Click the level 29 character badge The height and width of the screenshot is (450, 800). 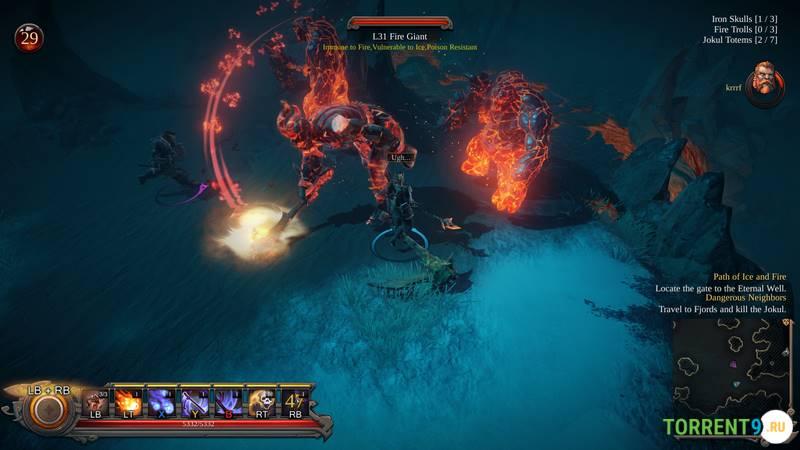point(29,38)
